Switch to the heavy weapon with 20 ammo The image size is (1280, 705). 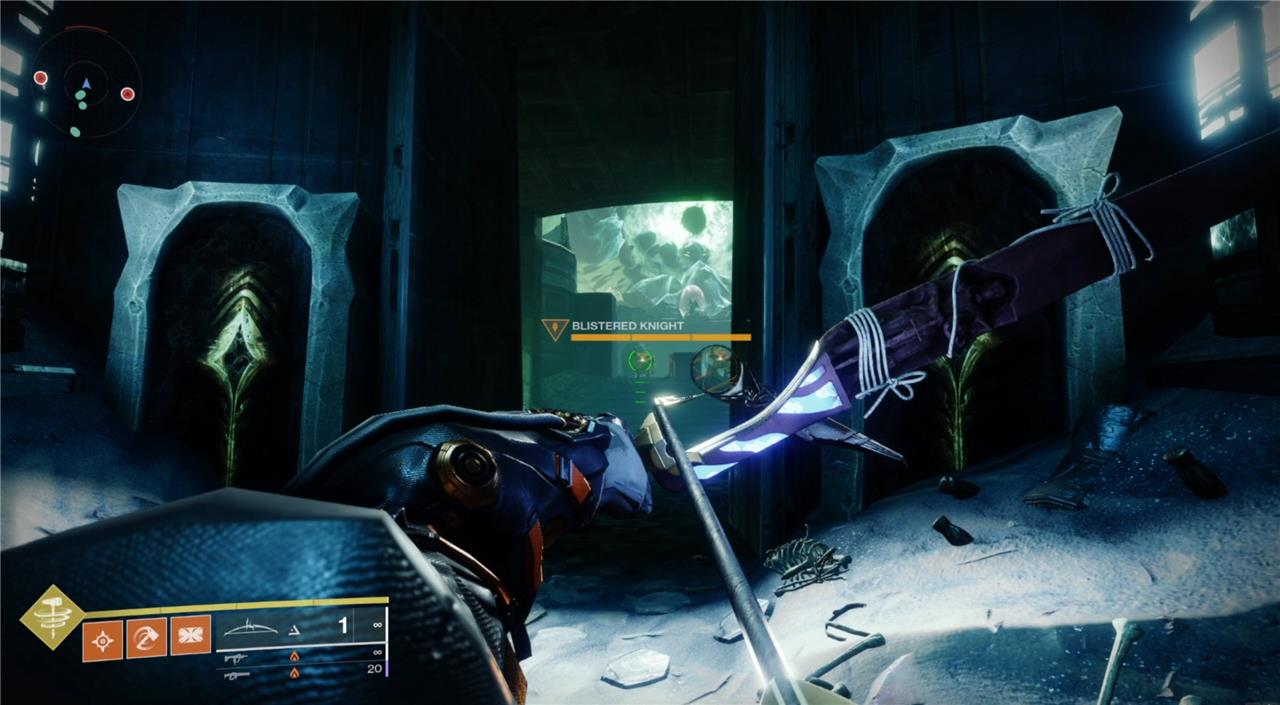click(237, 674)
